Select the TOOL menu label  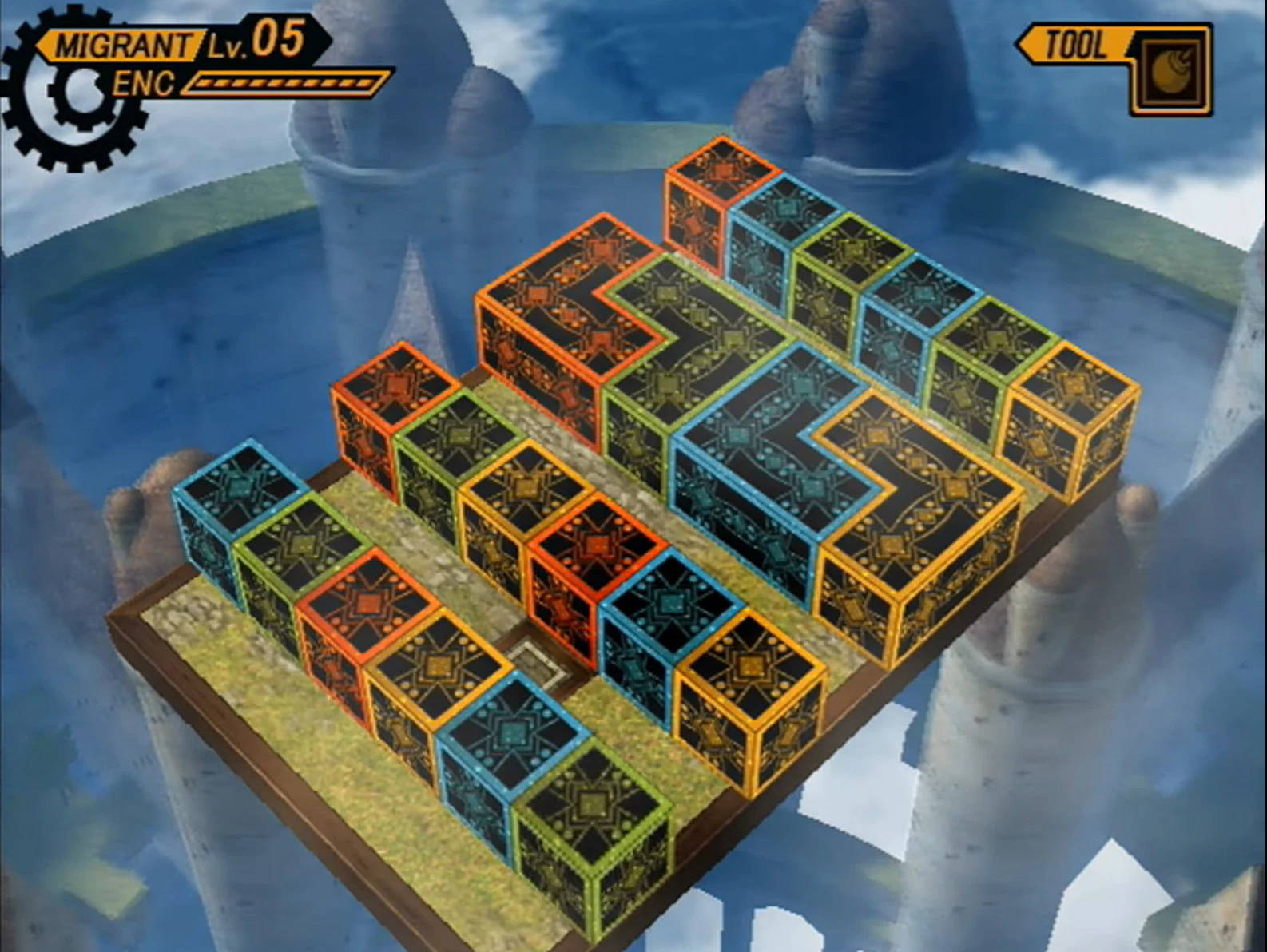pyautogui.click(x=1074, y=44)
